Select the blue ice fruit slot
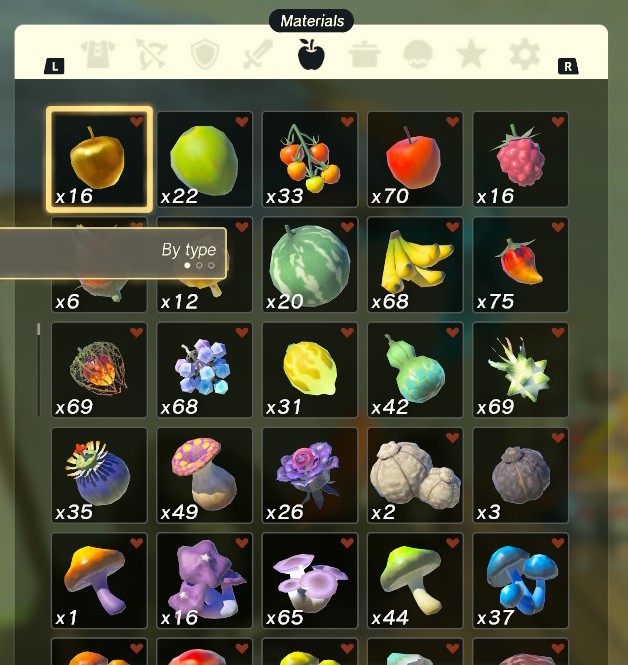This screenshot has width=628, height=665. [x=204, y=370]
